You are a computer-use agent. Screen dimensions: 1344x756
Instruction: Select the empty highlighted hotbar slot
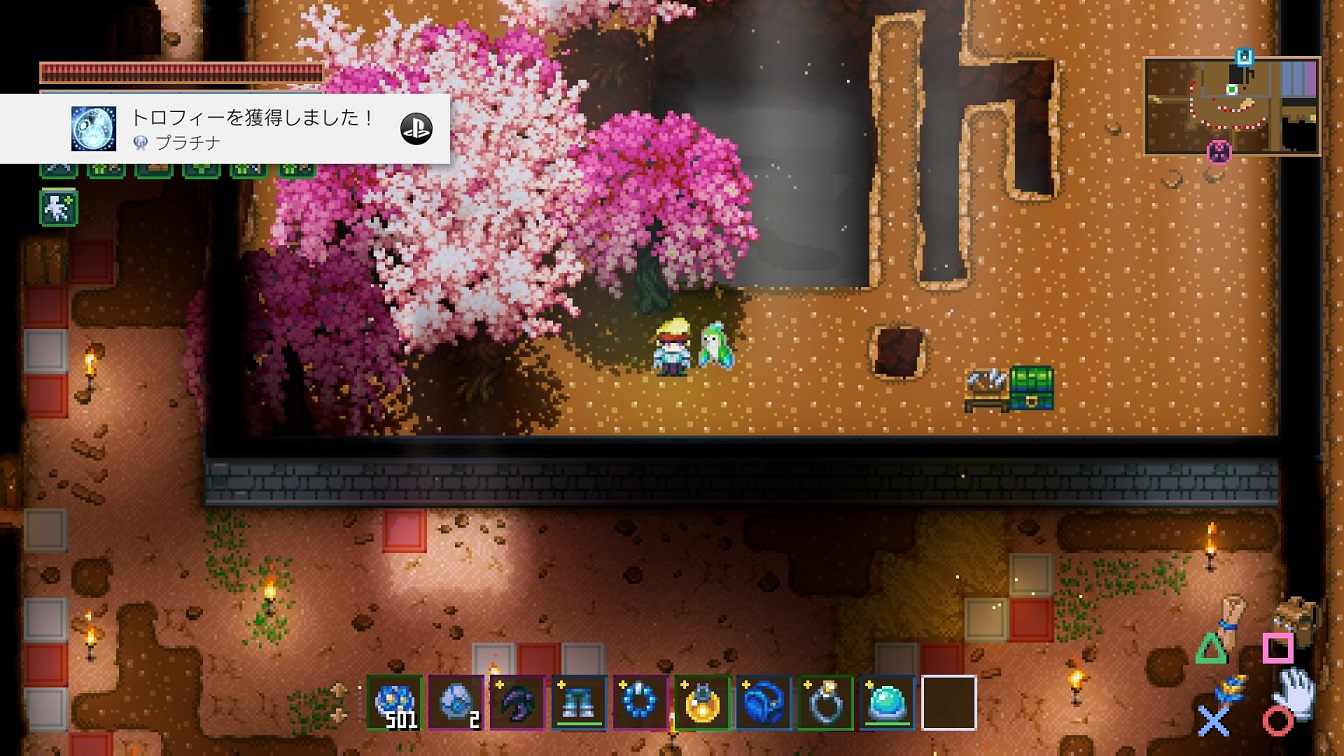[x=948, y=703]
